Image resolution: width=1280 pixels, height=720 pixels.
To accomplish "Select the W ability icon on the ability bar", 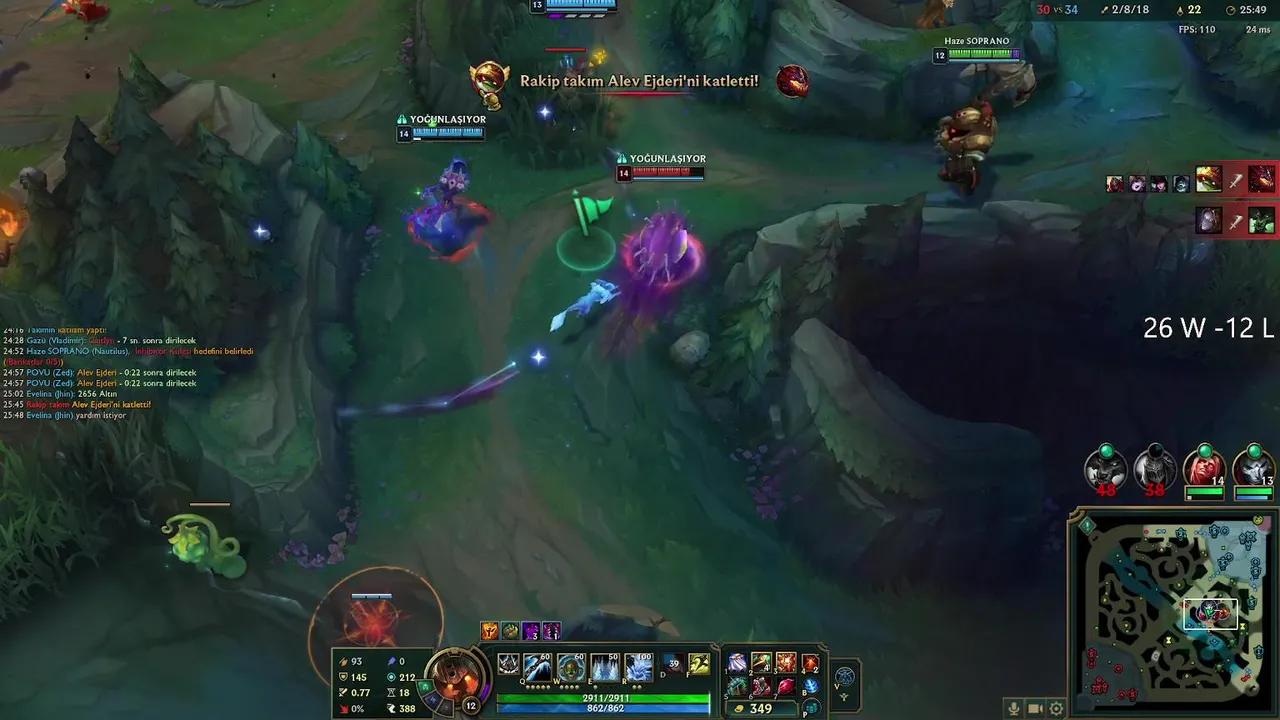I will tap(570, 666).
